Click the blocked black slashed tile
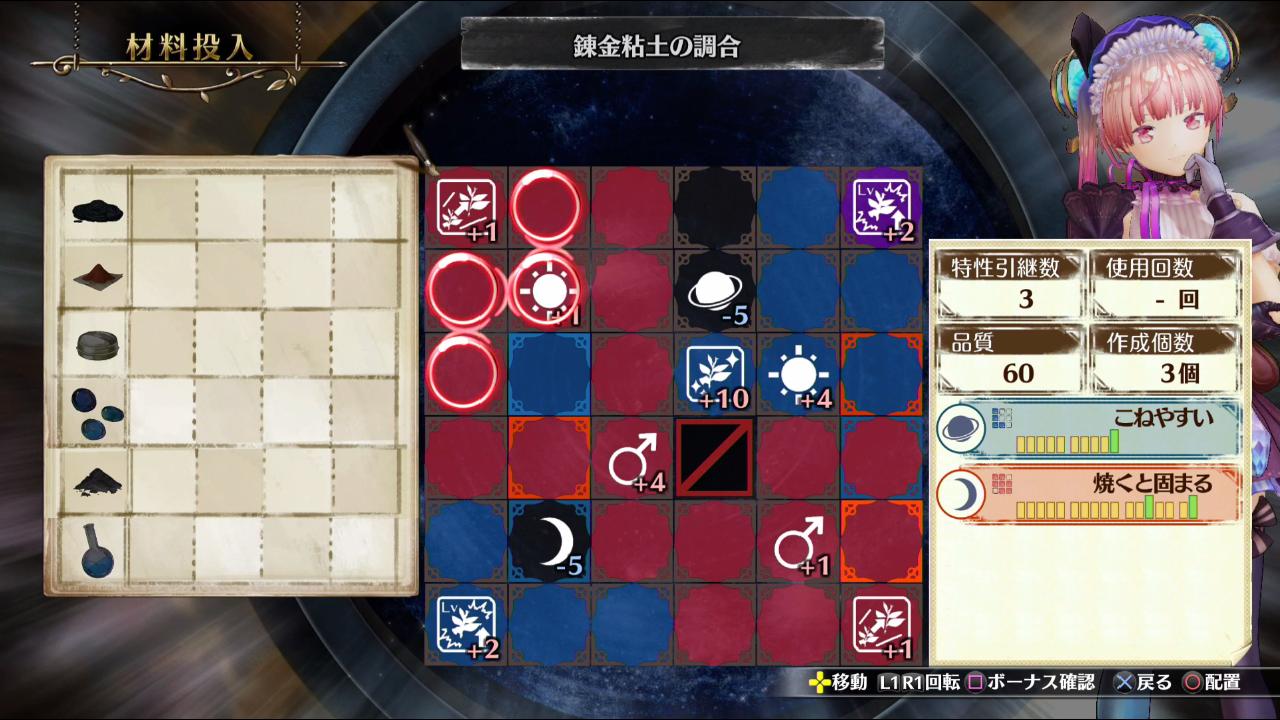1280x720 pixels. [714, 458]
